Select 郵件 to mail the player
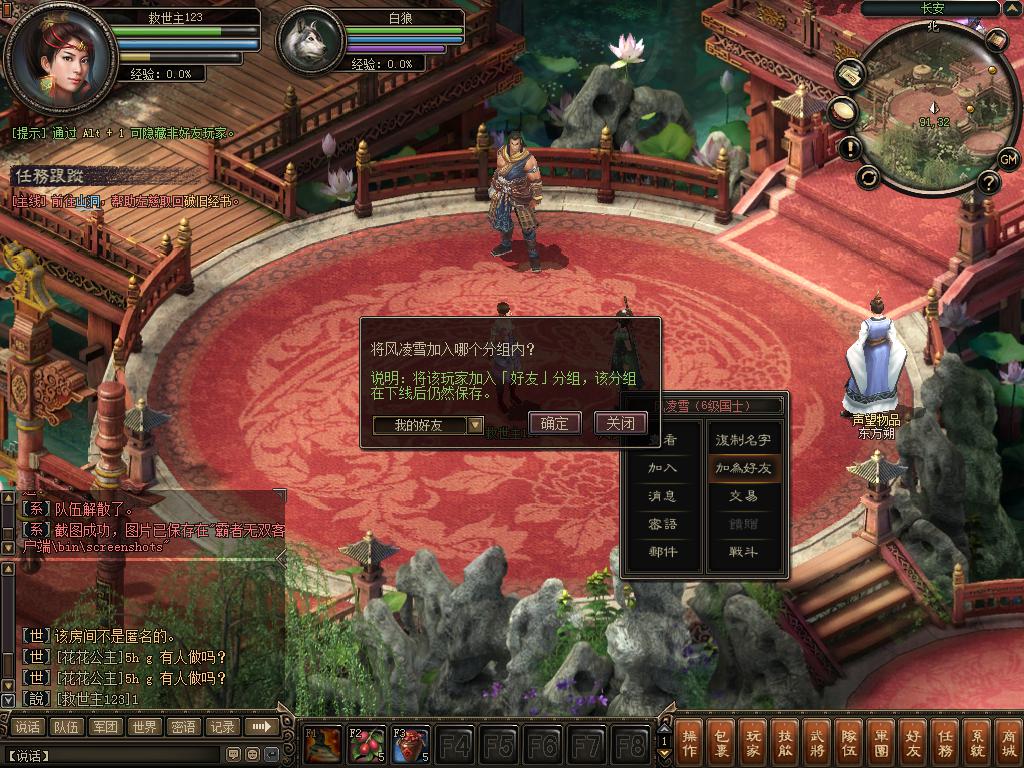This screenshot has width=1024, height=768. [662, 552]
